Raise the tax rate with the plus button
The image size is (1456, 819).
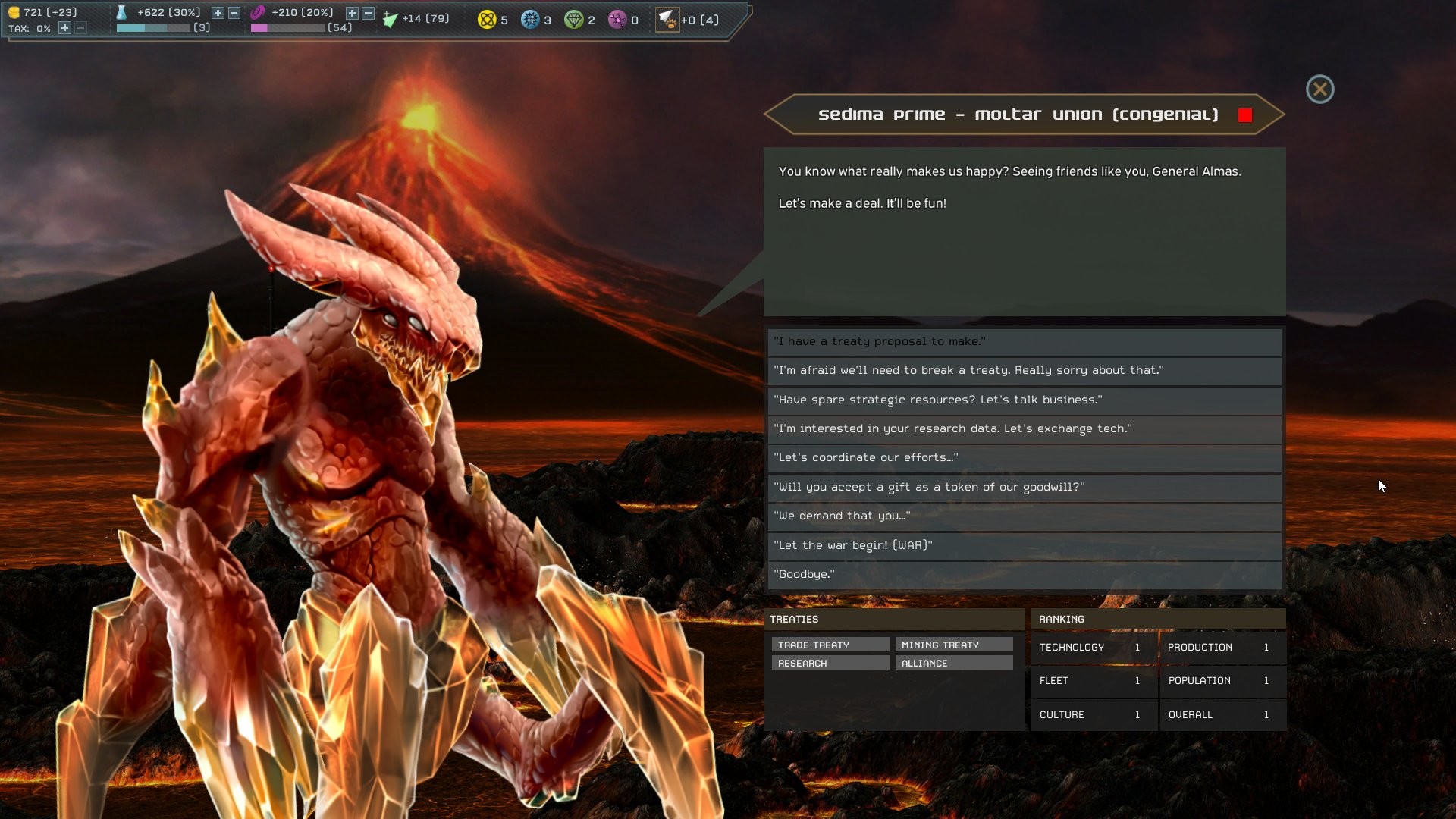pos(64,29)
